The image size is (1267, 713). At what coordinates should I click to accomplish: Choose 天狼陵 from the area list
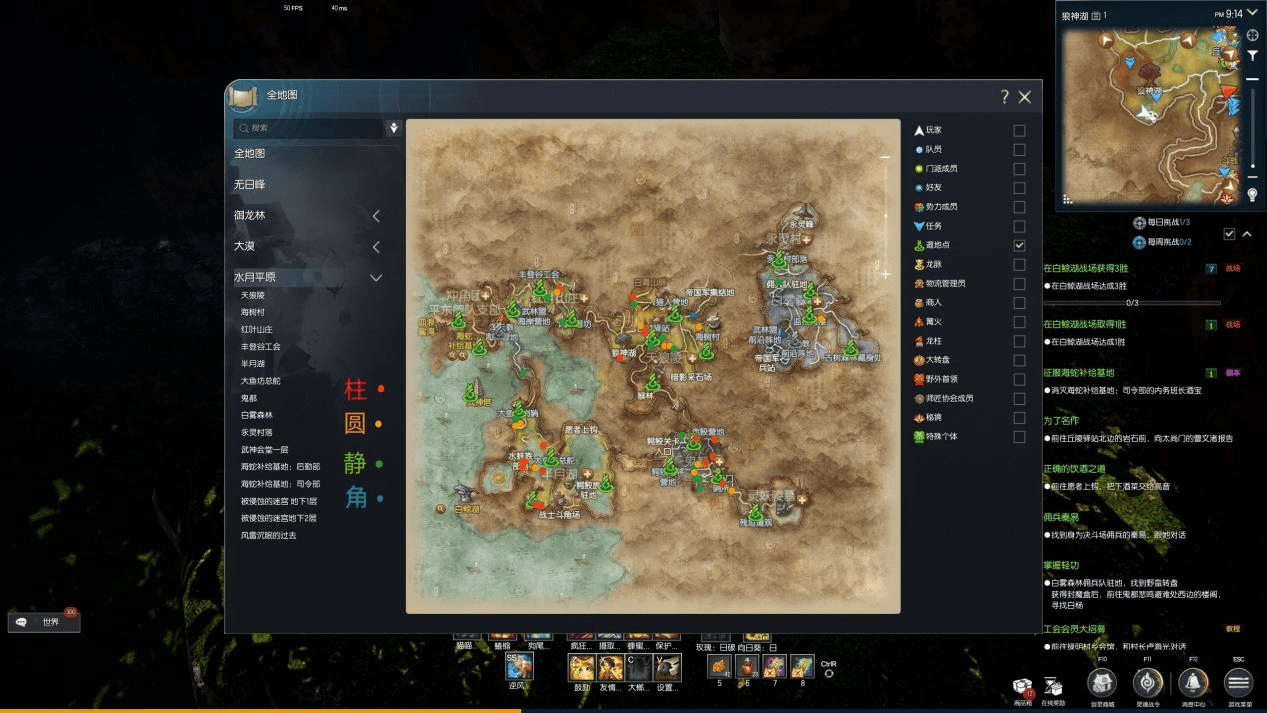pos(254,296)
